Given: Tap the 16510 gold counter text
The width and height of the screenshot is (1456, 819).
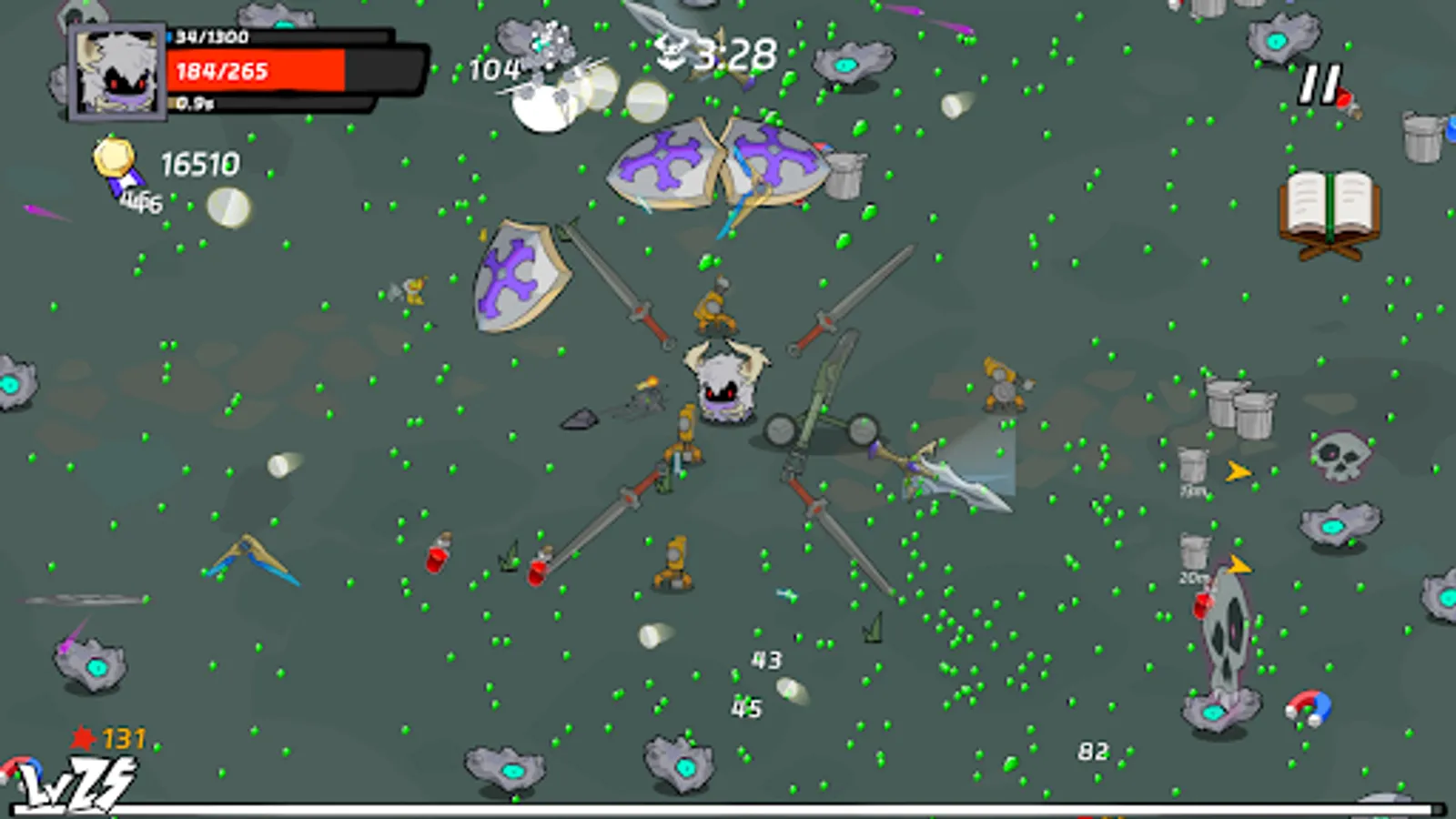Looking at the screenshot, I should coord(198,165).
